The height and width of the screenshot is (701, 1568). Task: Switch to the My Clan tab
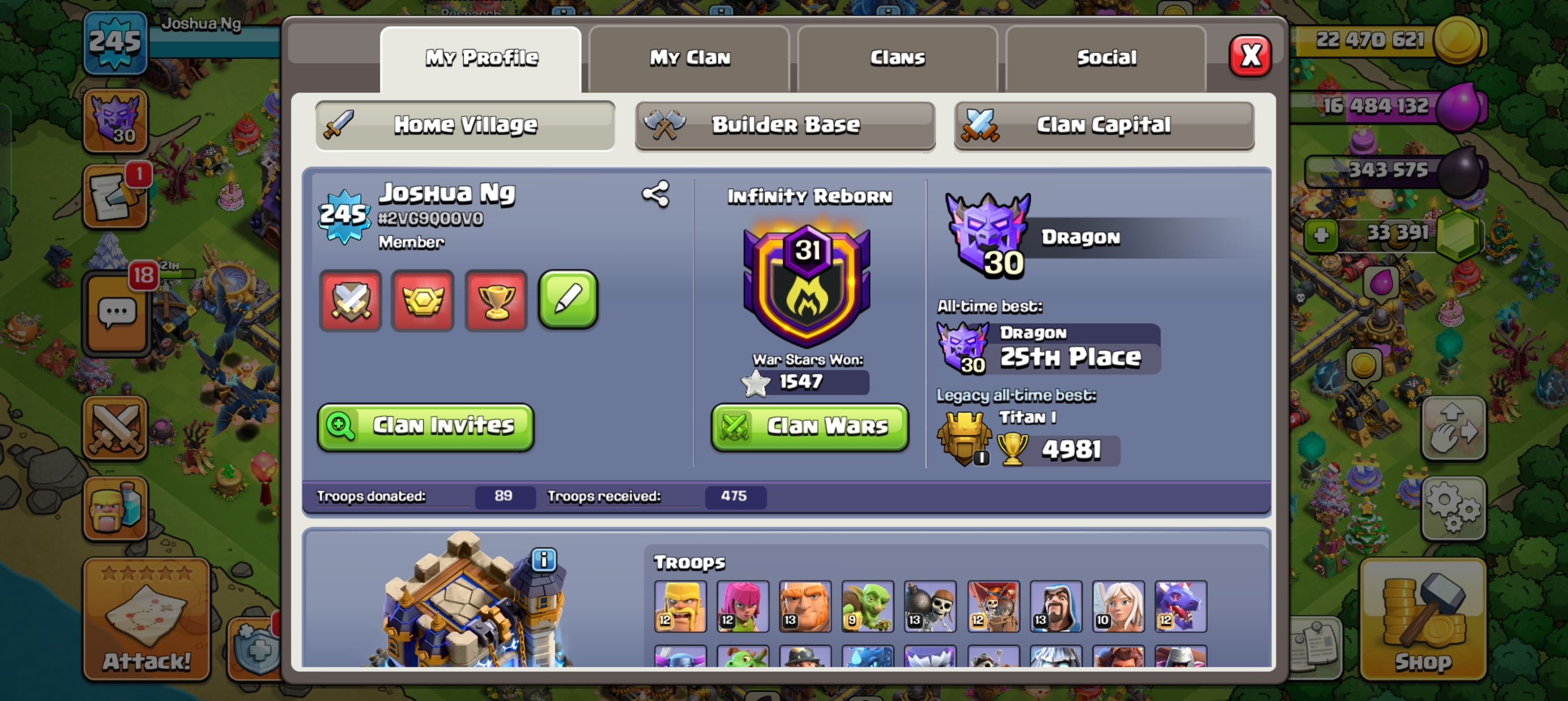tap(690, 57)
